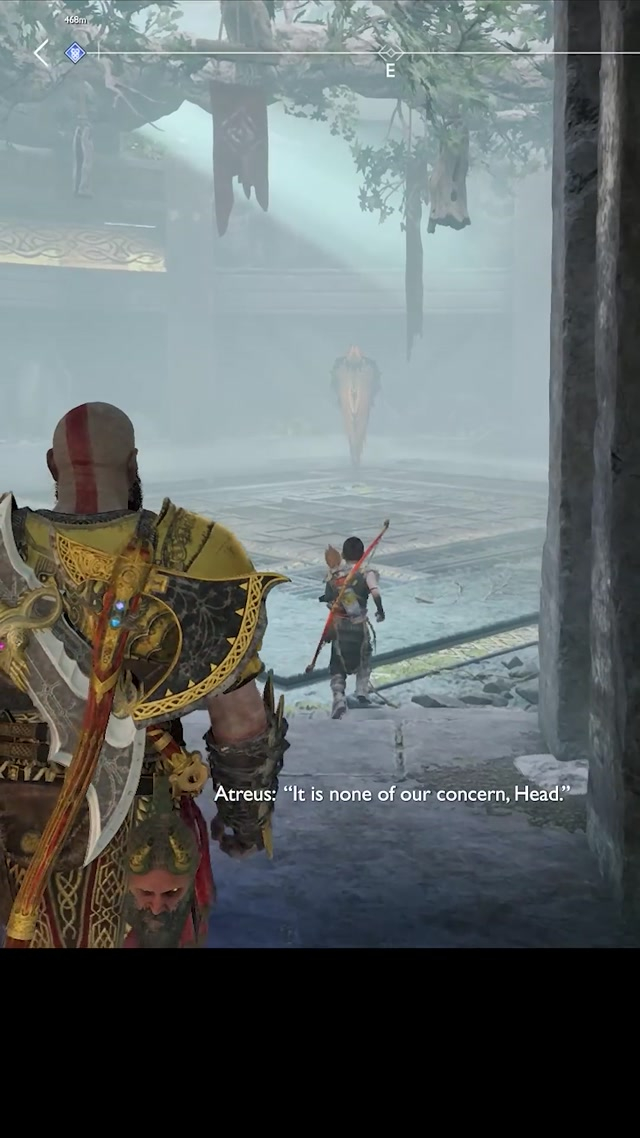This screenshot has width=640, height=1138.
Task: Select the blue quest marker on the compass
Action: [75, 53]
